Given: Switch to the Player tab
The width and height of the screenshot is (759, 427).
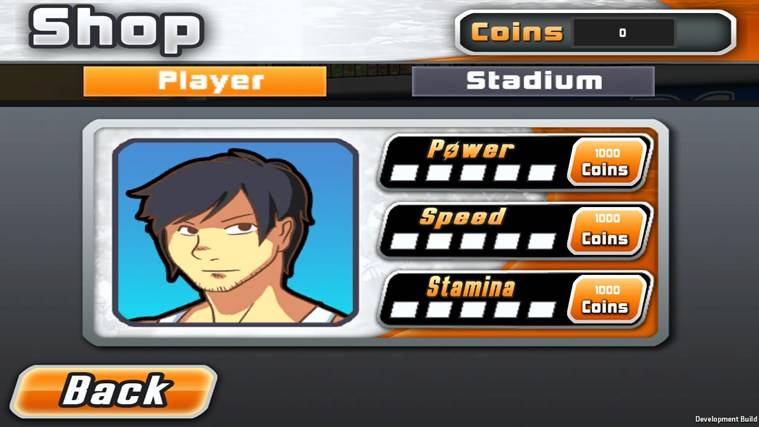Looking at the screenshot, I should pos(204,81).
